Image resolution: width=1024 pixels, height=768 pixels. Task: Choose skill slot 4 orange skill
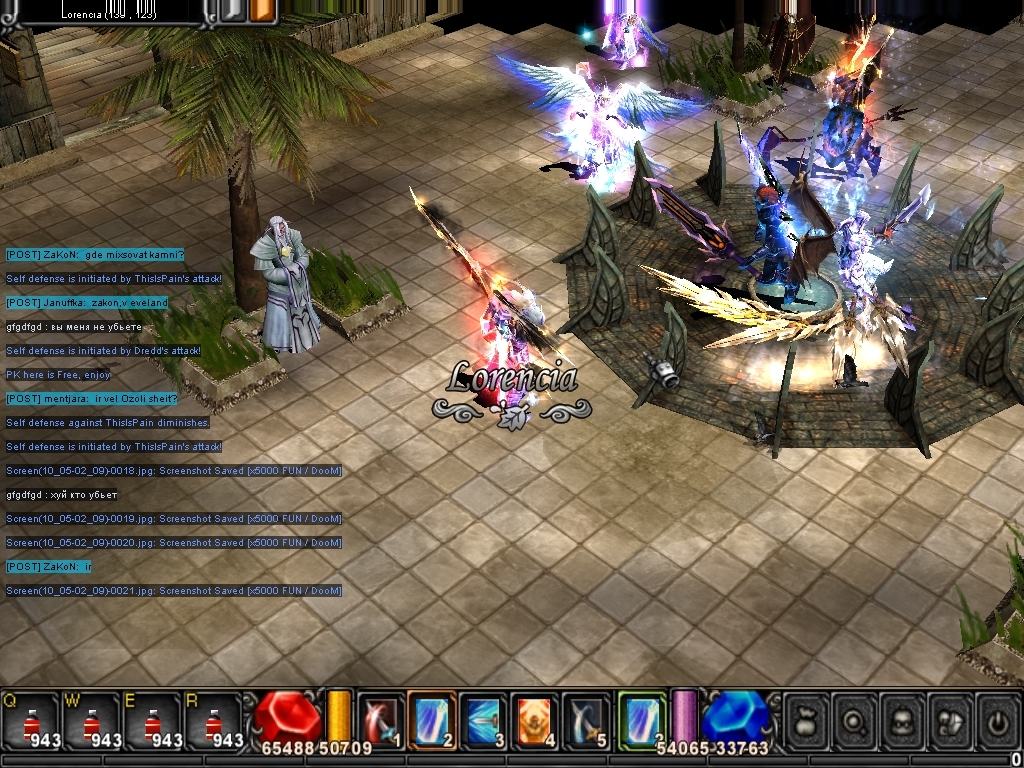[x=534, y=720]
